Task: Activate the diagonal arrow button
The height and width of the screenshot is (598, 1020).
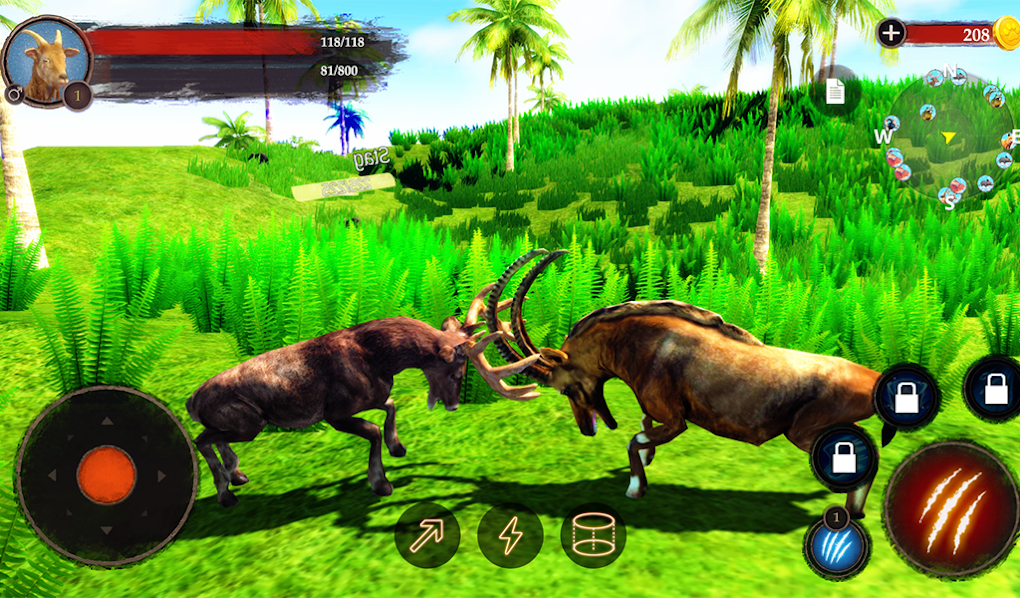Action: click(427, 536)
